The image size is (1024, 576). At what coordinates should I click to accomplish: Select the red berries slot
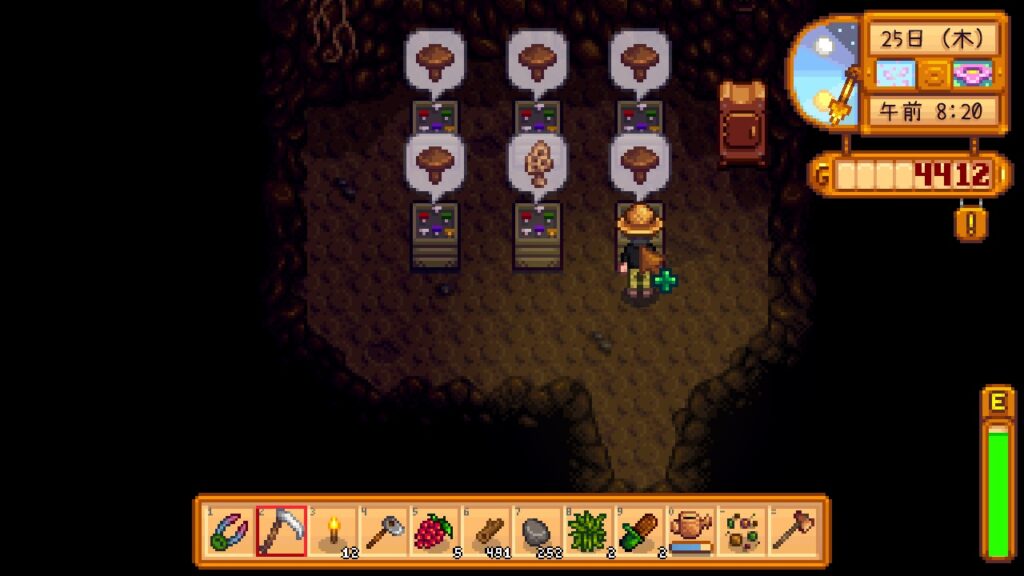coord(434,530)
